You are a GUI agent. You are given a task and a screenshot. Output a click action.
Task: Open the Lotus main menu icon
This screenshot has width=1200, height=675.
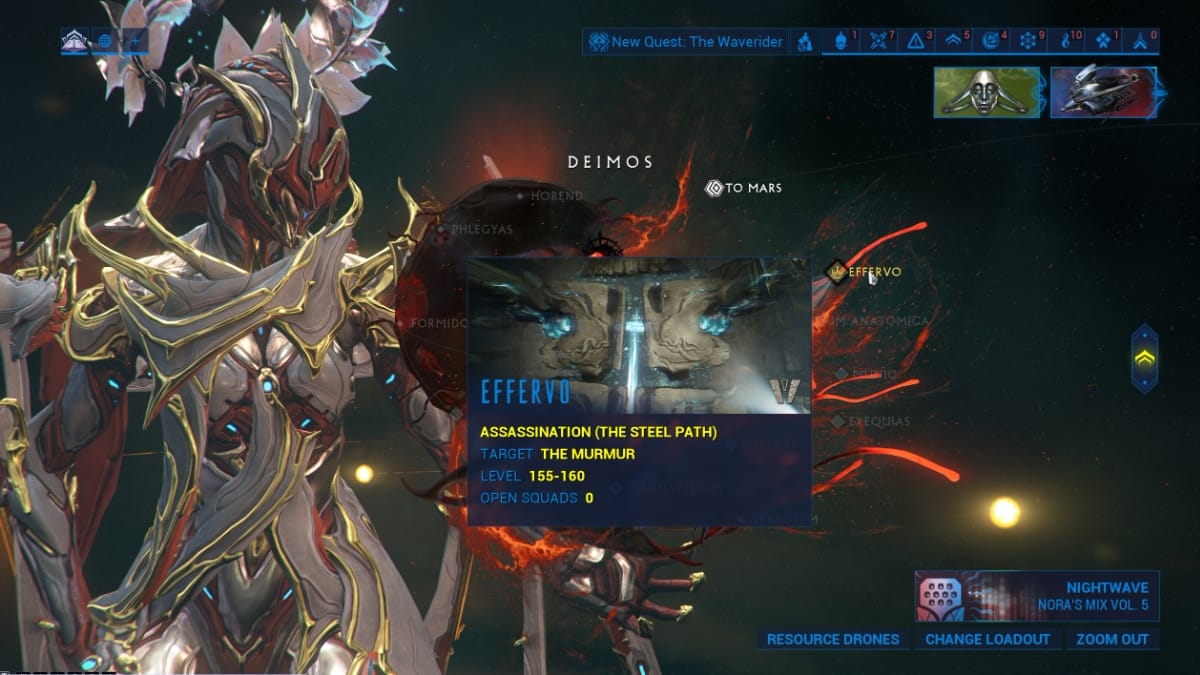[74, 42]
